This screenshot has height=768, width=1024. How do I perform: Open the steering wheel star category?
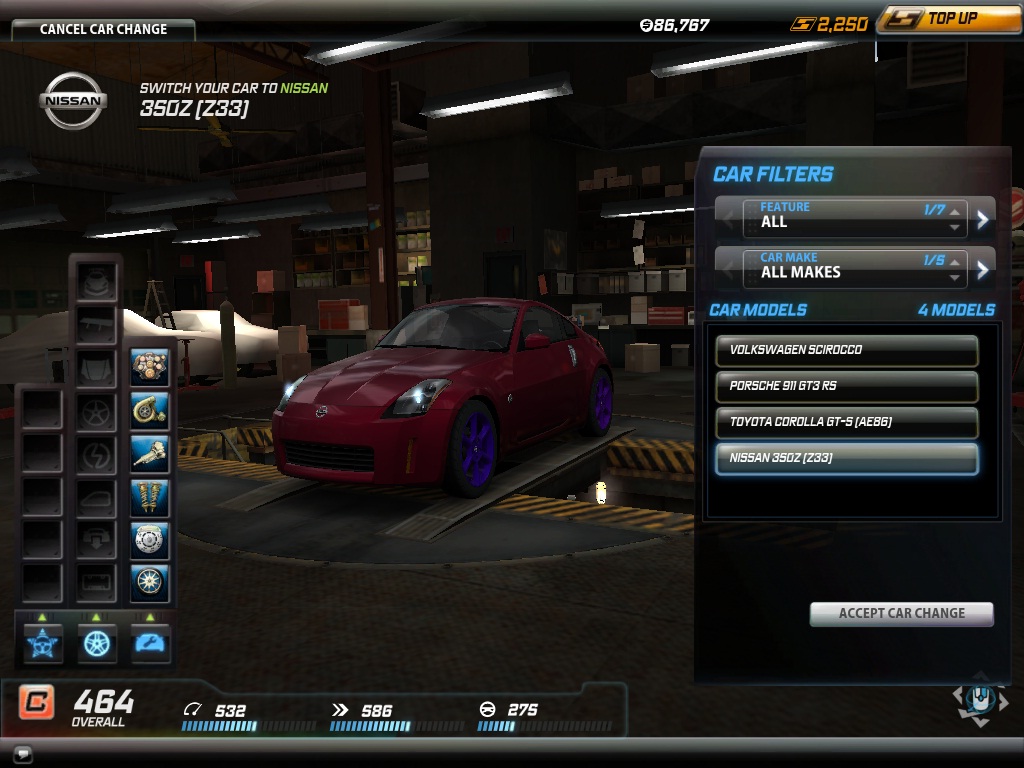[43, 643]
